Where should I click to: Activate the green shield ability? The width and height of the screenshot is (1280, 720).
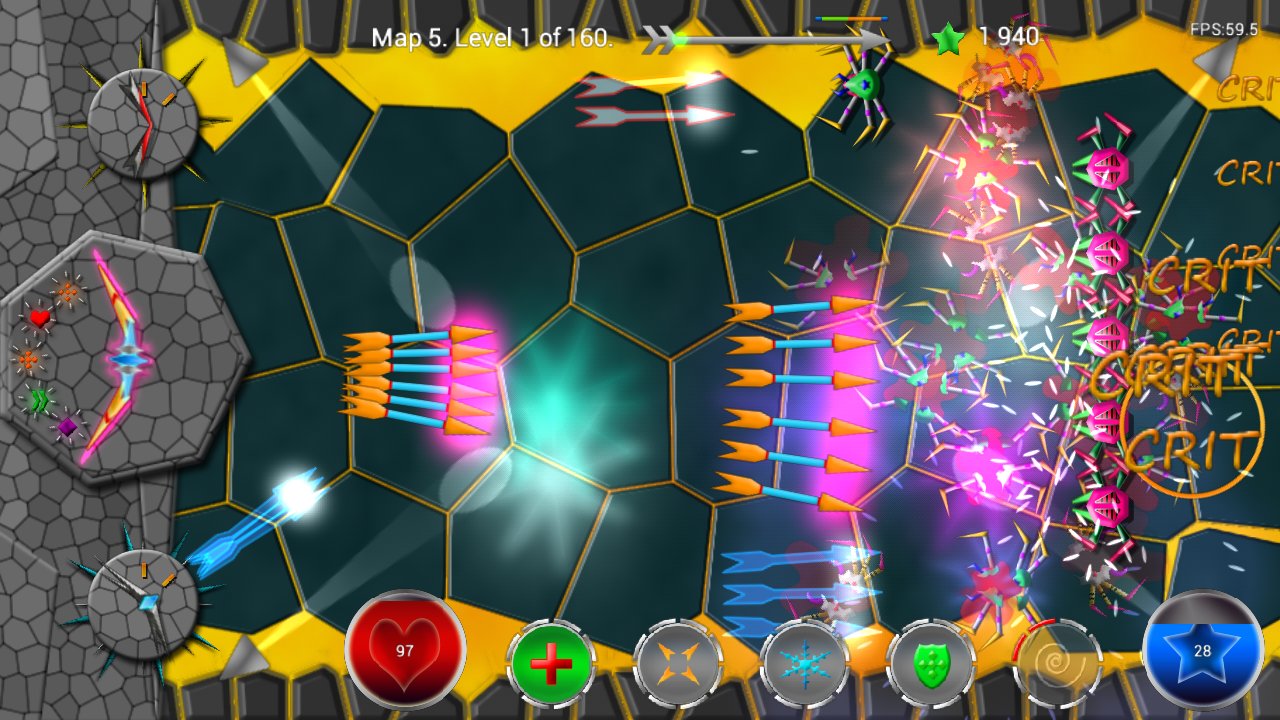pyautogui.click(x=930, y=664)
